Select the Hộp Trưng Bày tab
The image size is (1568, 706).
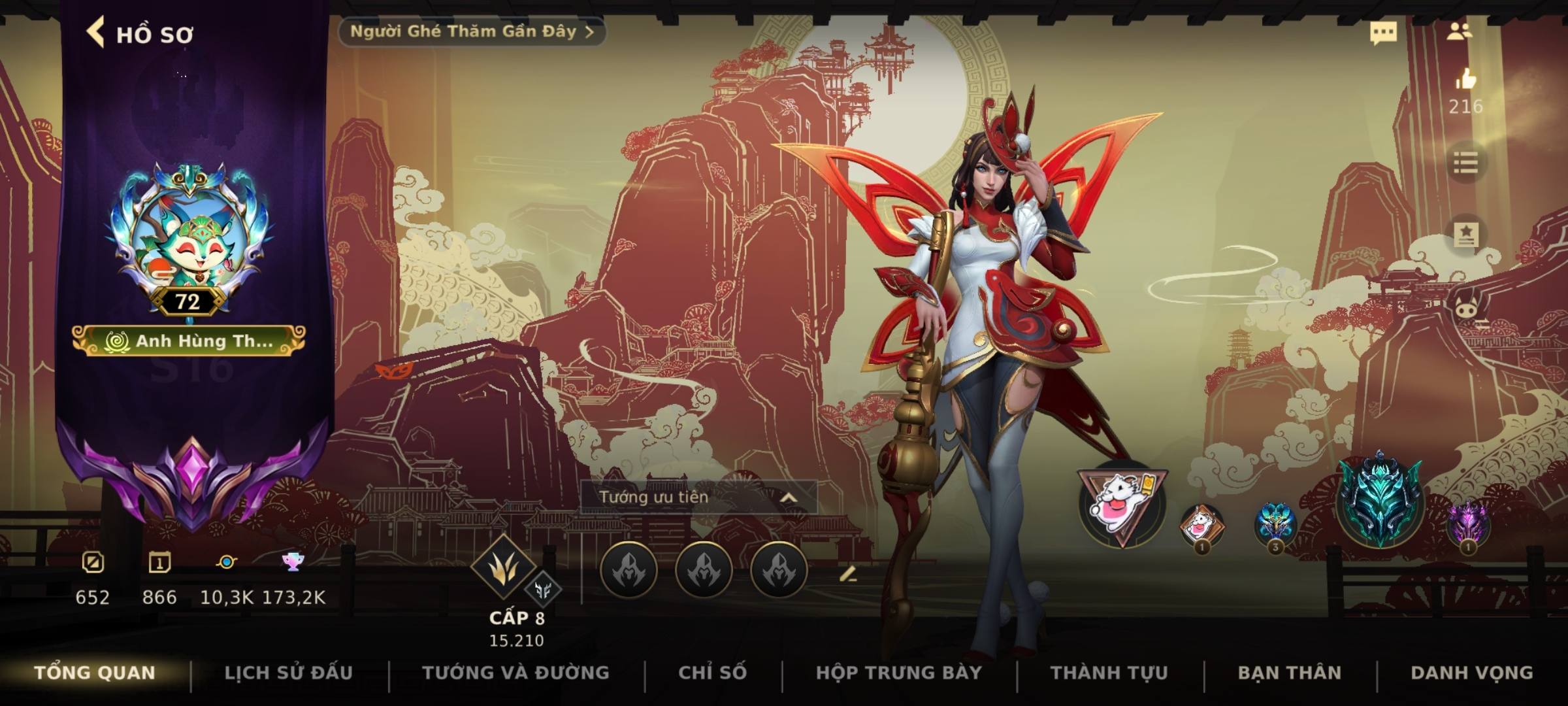pyautogui.click(x=898, y=673)
